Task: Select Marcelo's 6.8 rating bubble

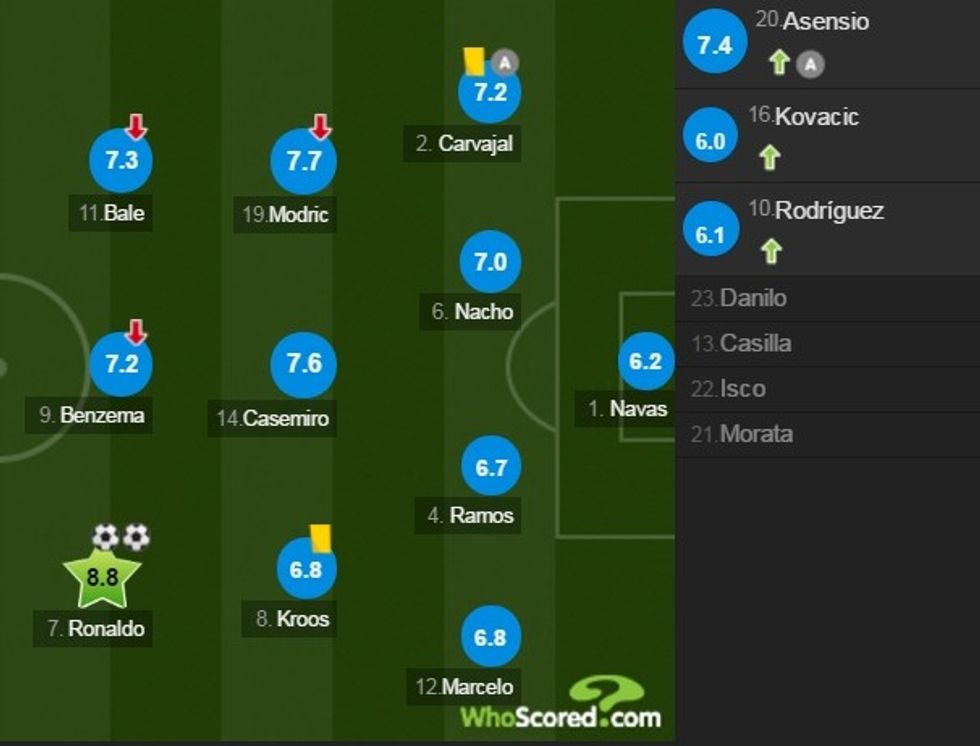Action: 490,637
